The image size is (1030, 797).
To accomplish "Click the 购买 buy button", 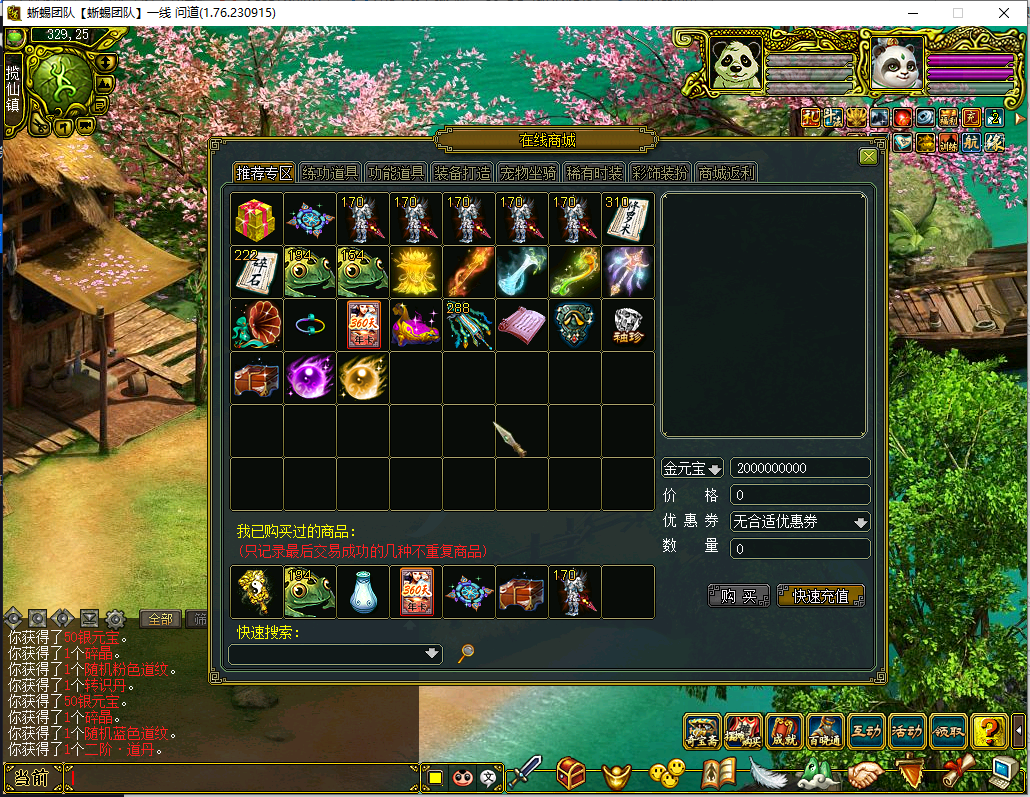I will point(739,596).
